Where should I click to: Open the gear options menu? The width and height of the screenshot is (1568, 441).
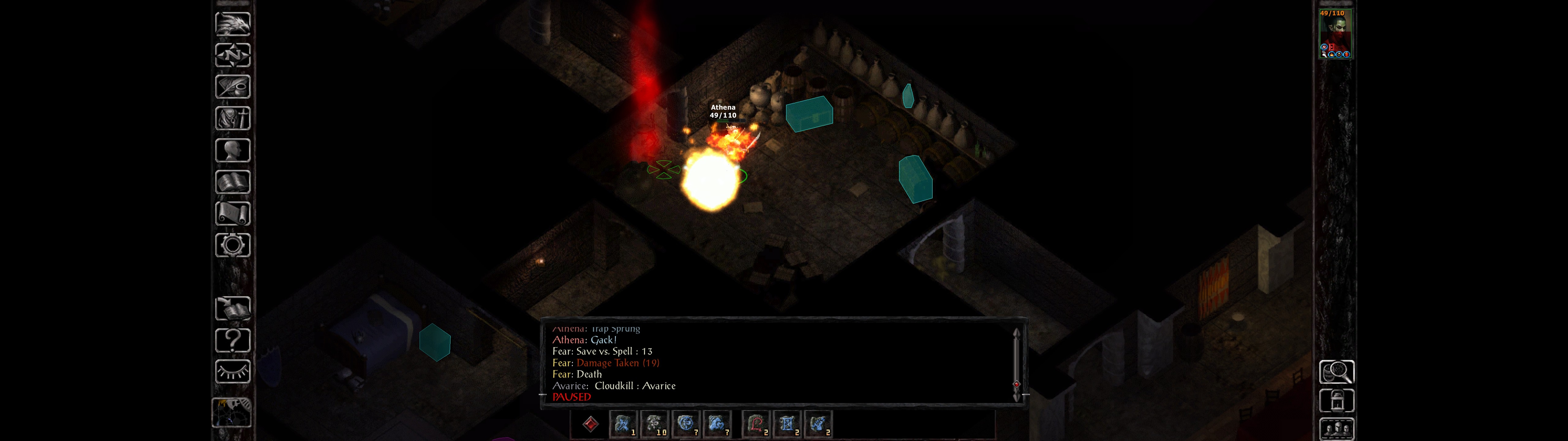(x=232, y=246)
